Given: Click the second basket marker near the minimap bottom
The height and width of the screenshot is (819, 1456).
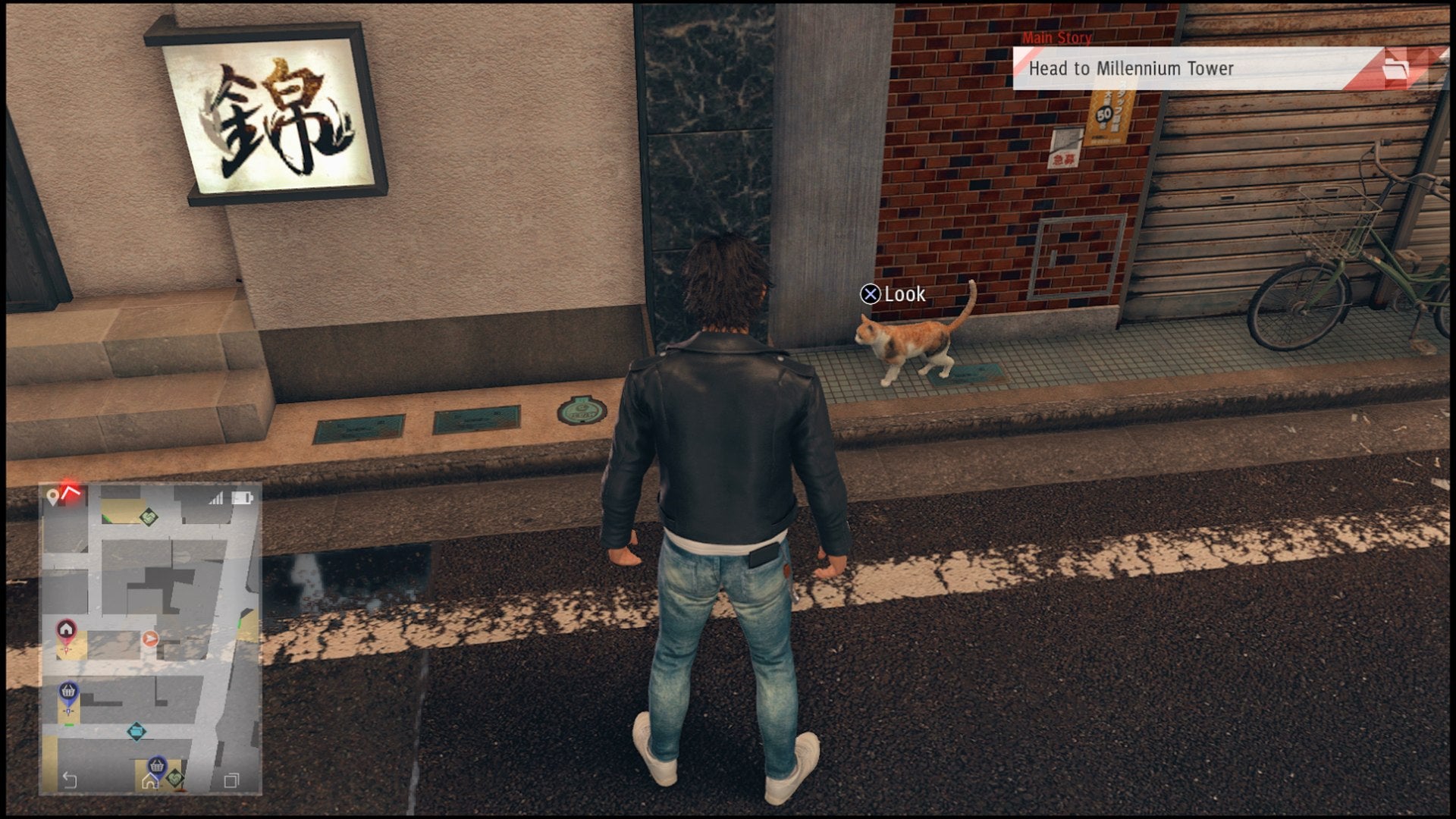Looking at the screenshot, I should 155,766.
